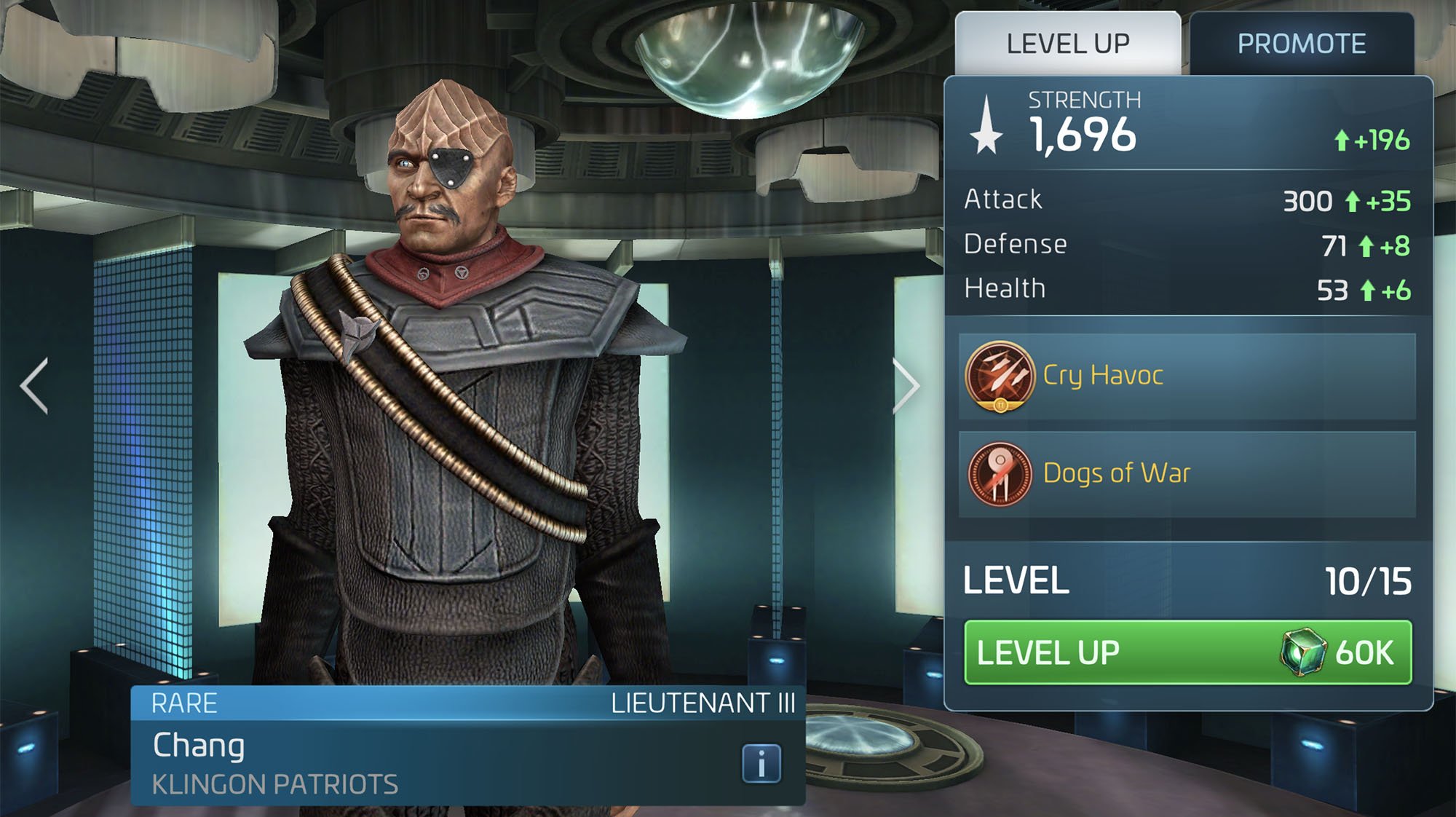Select the LEVEL UP tab
This screenshot has height=817, width=1456.
[x=1067, y=42]
